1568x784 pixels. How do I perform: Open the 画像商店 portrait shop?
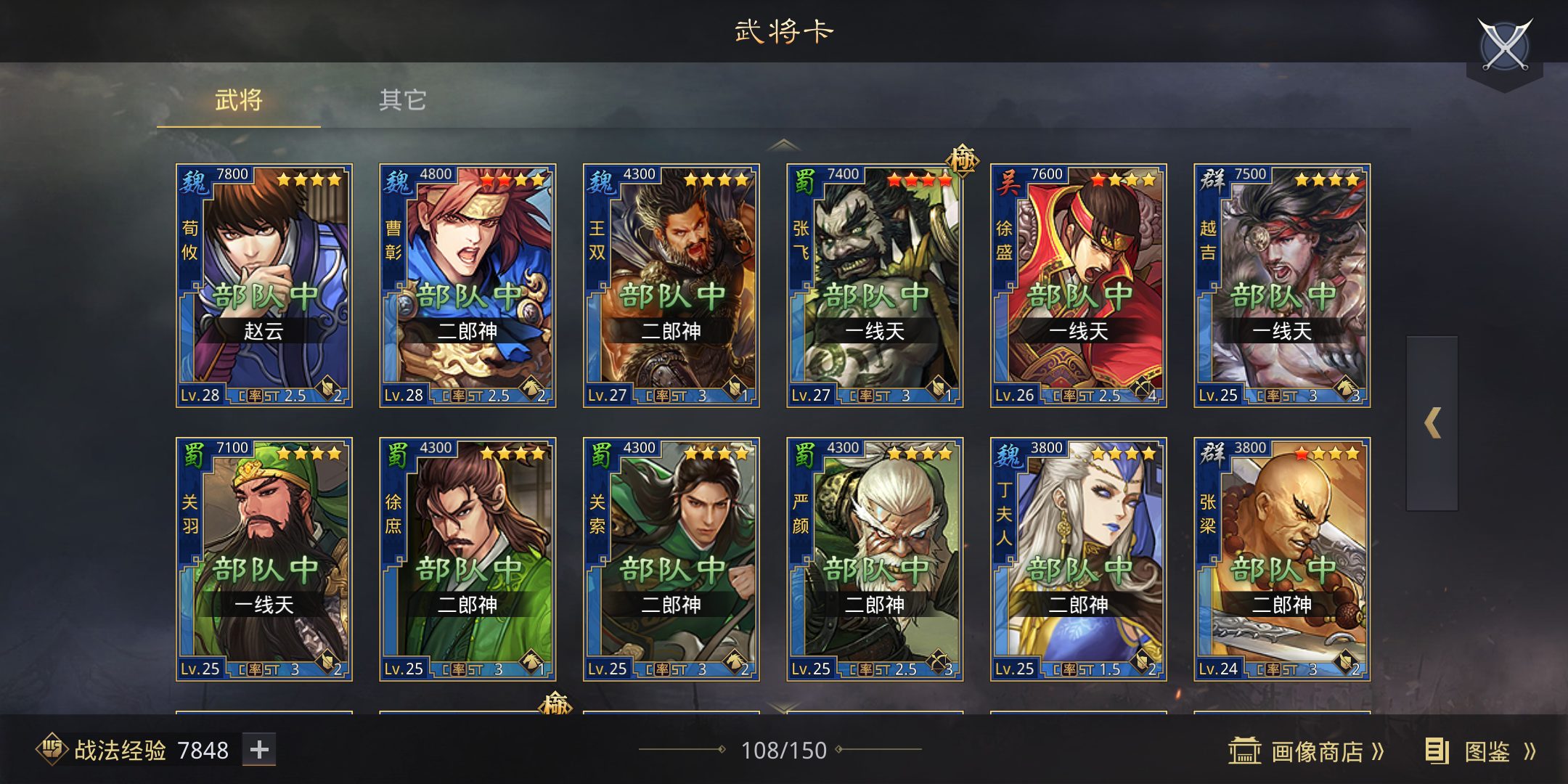tap(1307, 751)
